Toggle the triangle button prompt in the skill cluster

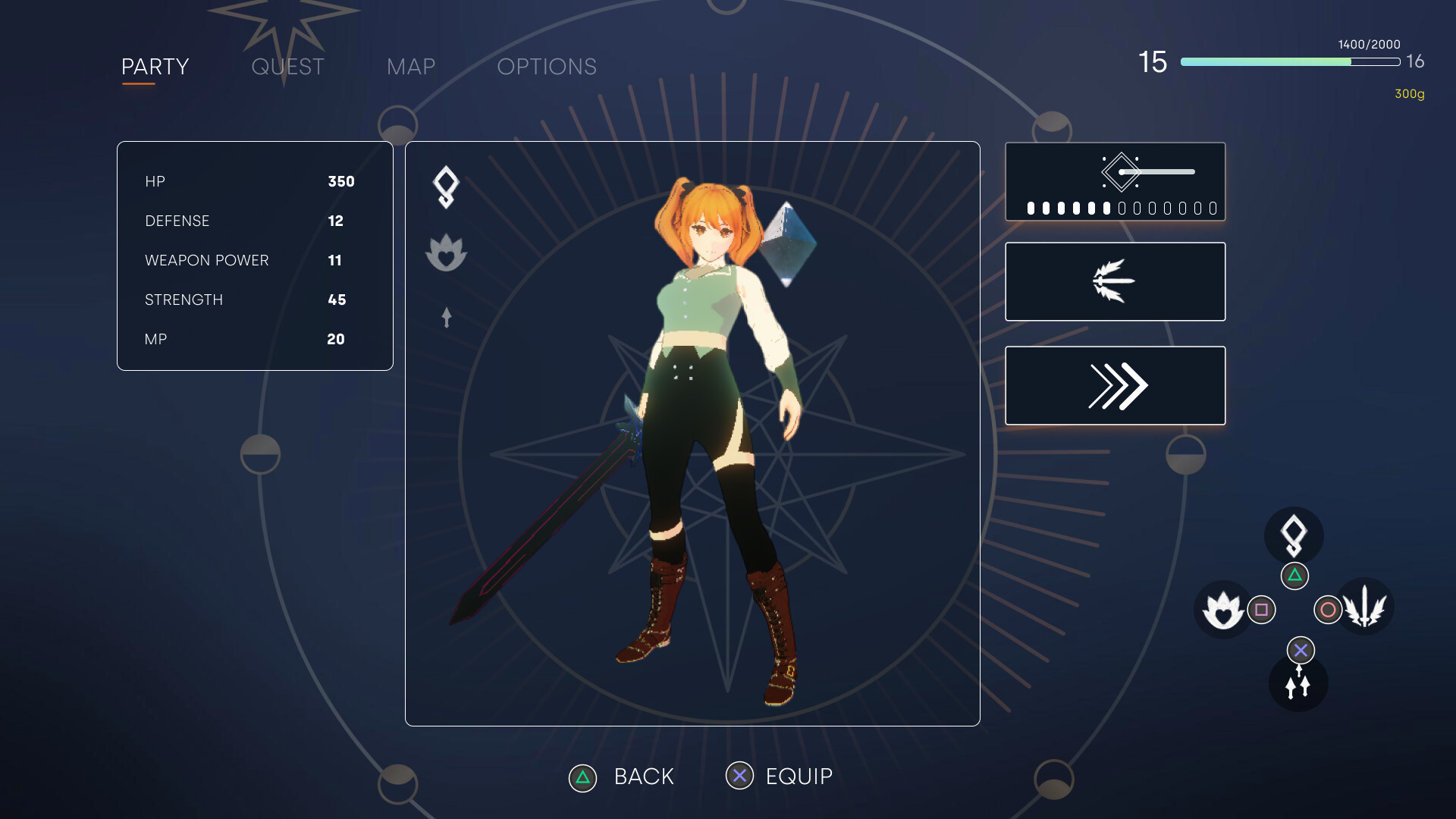tap(1294, 576)
